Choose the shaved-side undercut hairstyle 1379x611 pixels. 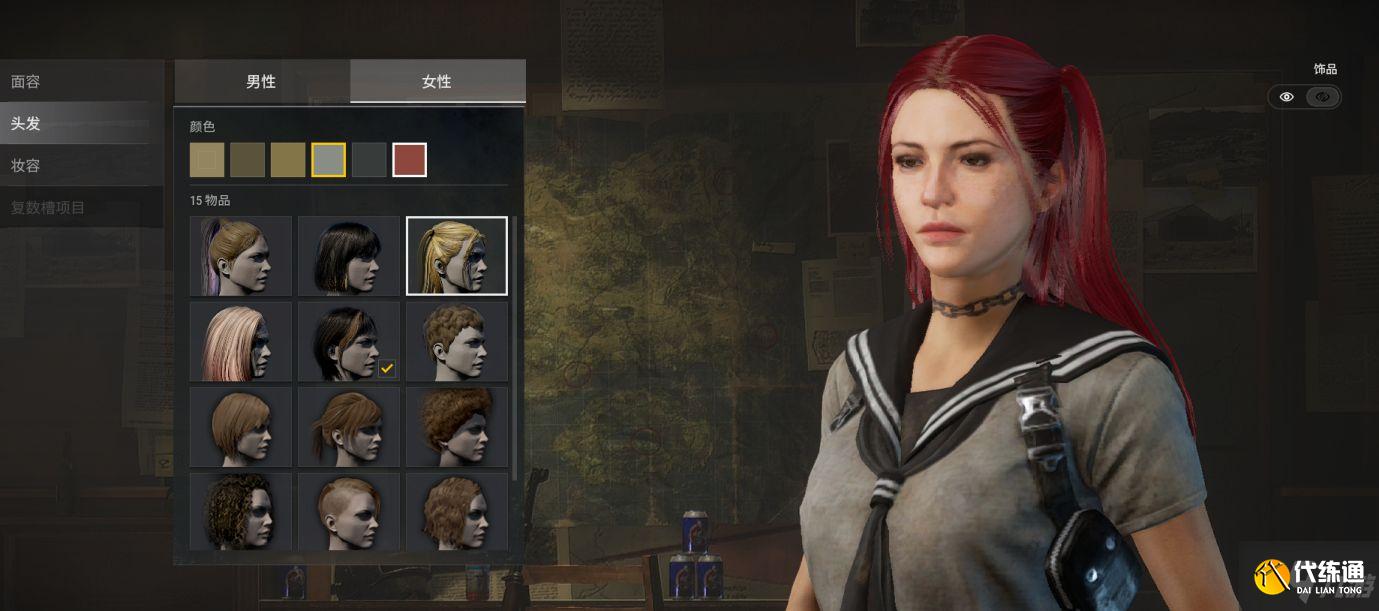(349, 512)
